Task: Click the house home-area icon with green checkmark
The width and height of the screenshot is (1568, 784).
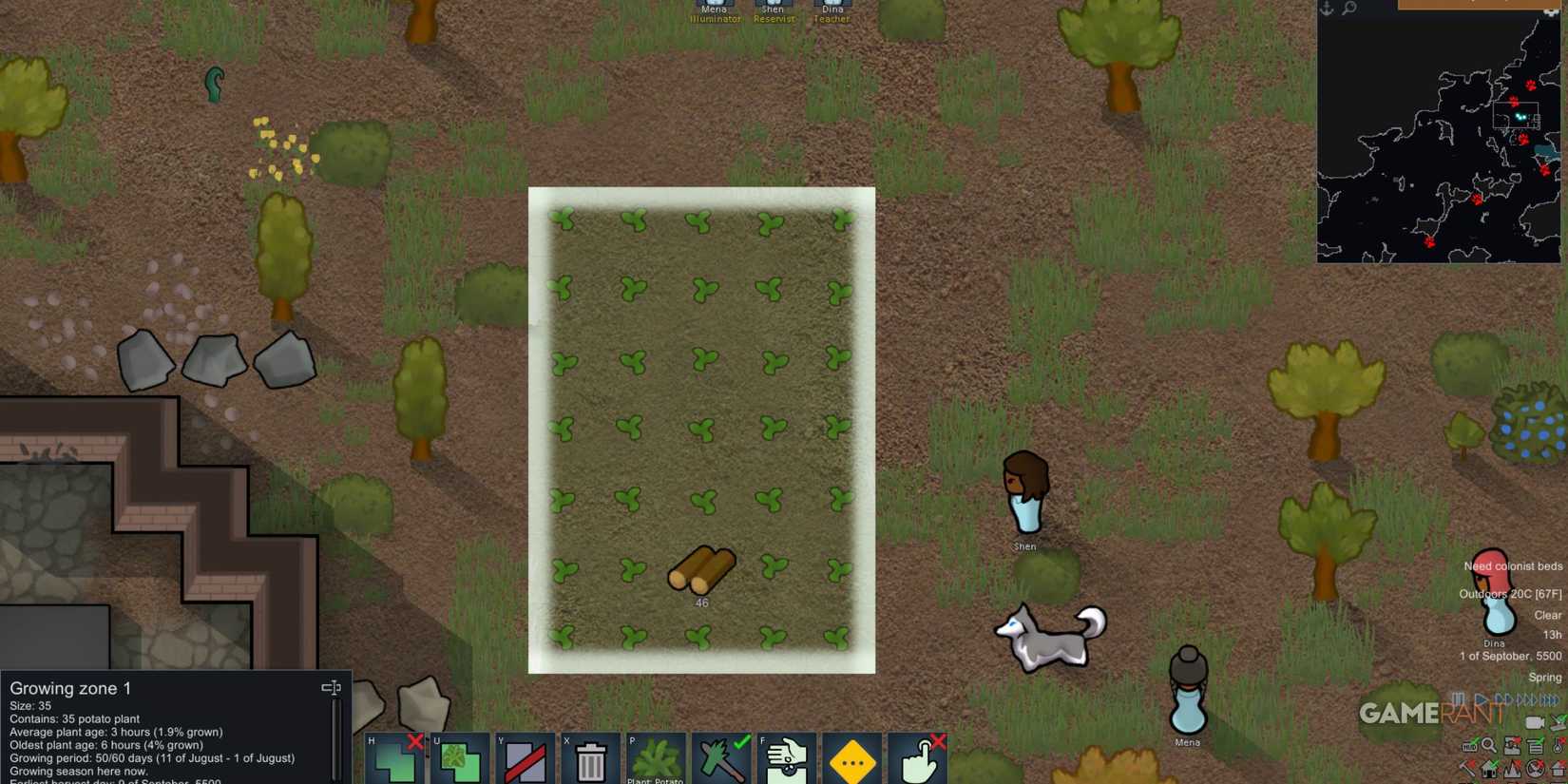Action: point(1488,768)
